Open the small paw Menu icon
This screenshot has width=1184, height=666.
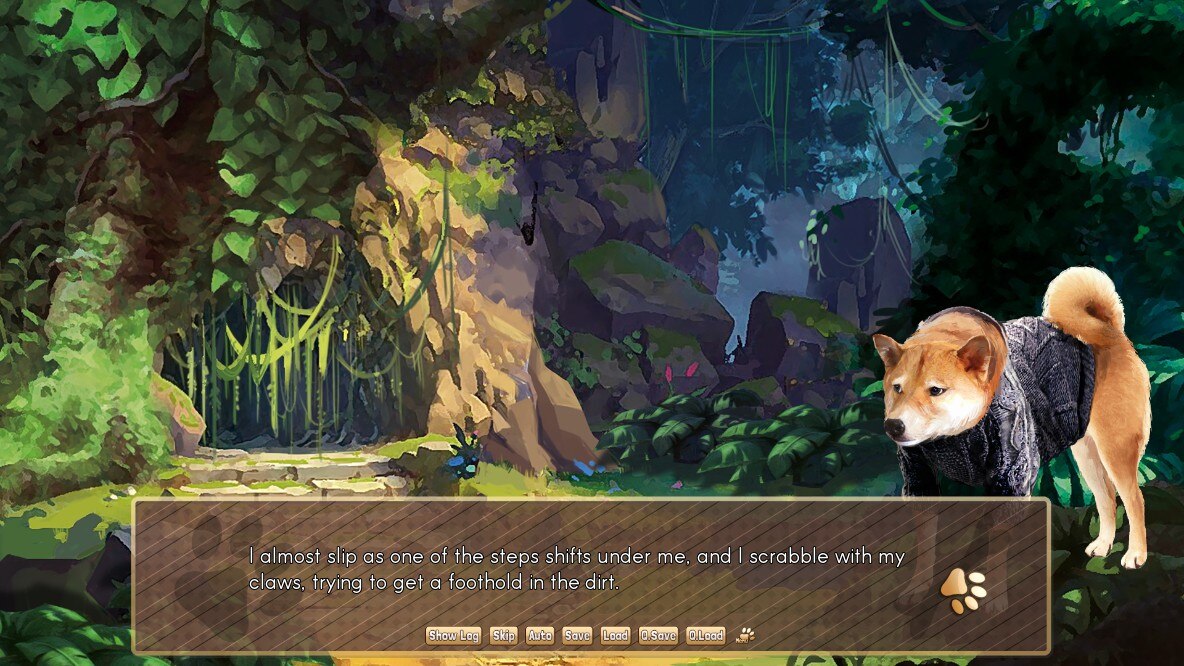tap(745, 634)
